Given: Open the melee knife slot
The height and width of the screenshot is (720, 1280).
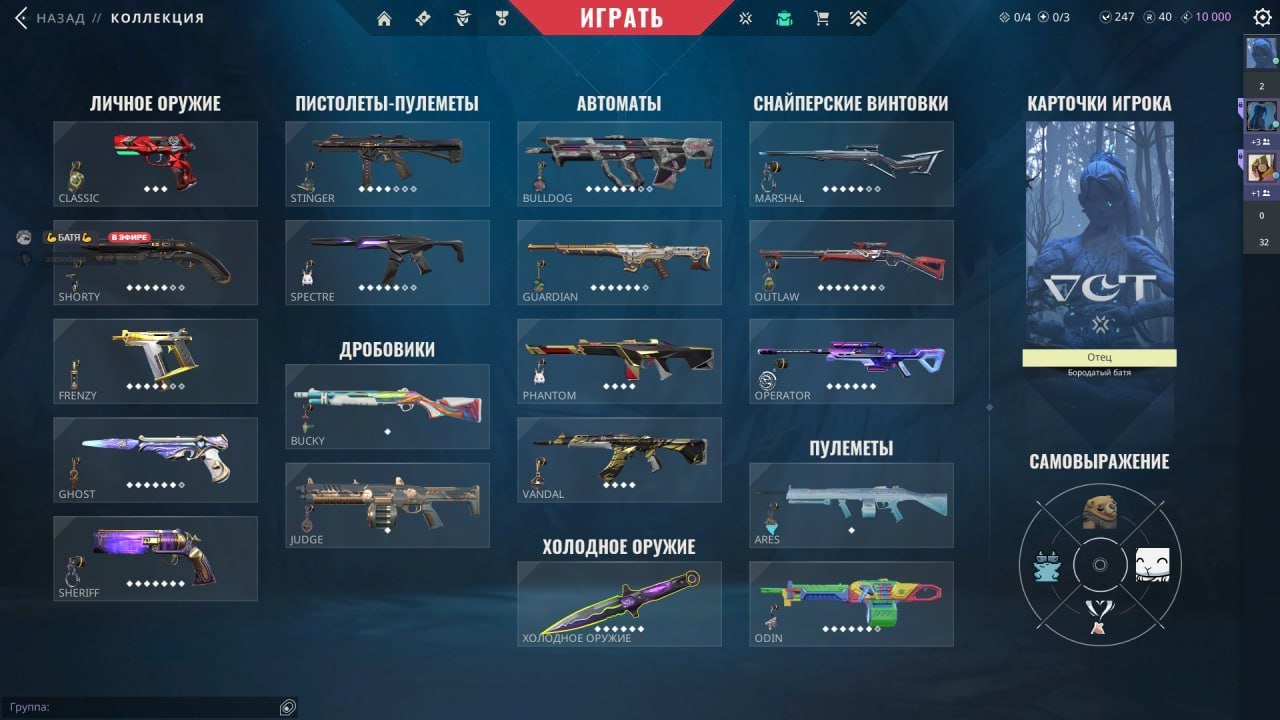Looking at the screenshot, I should click(619, 603).
